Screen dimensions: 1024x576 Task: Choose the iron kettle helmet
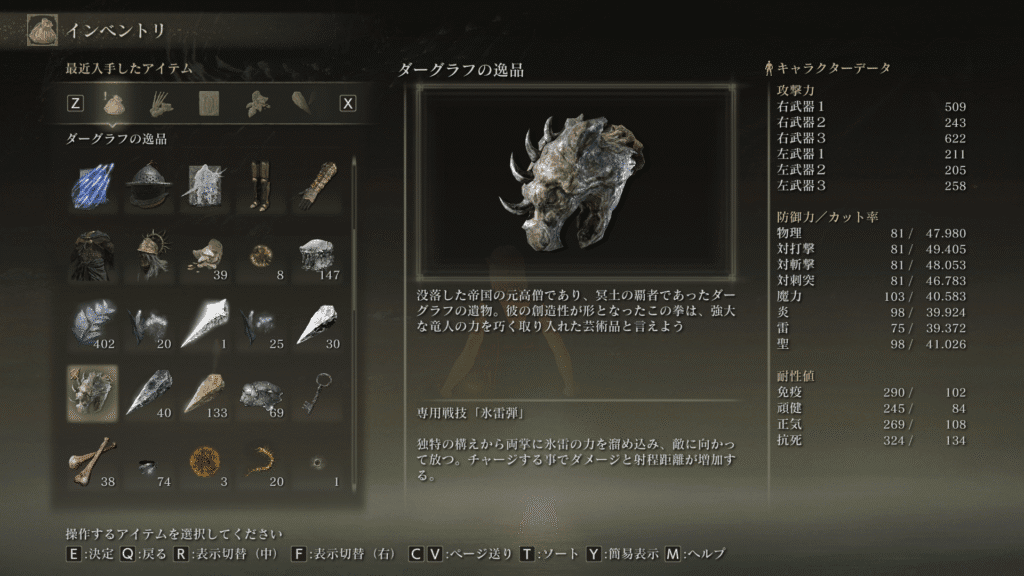click(x=149, y=186)
